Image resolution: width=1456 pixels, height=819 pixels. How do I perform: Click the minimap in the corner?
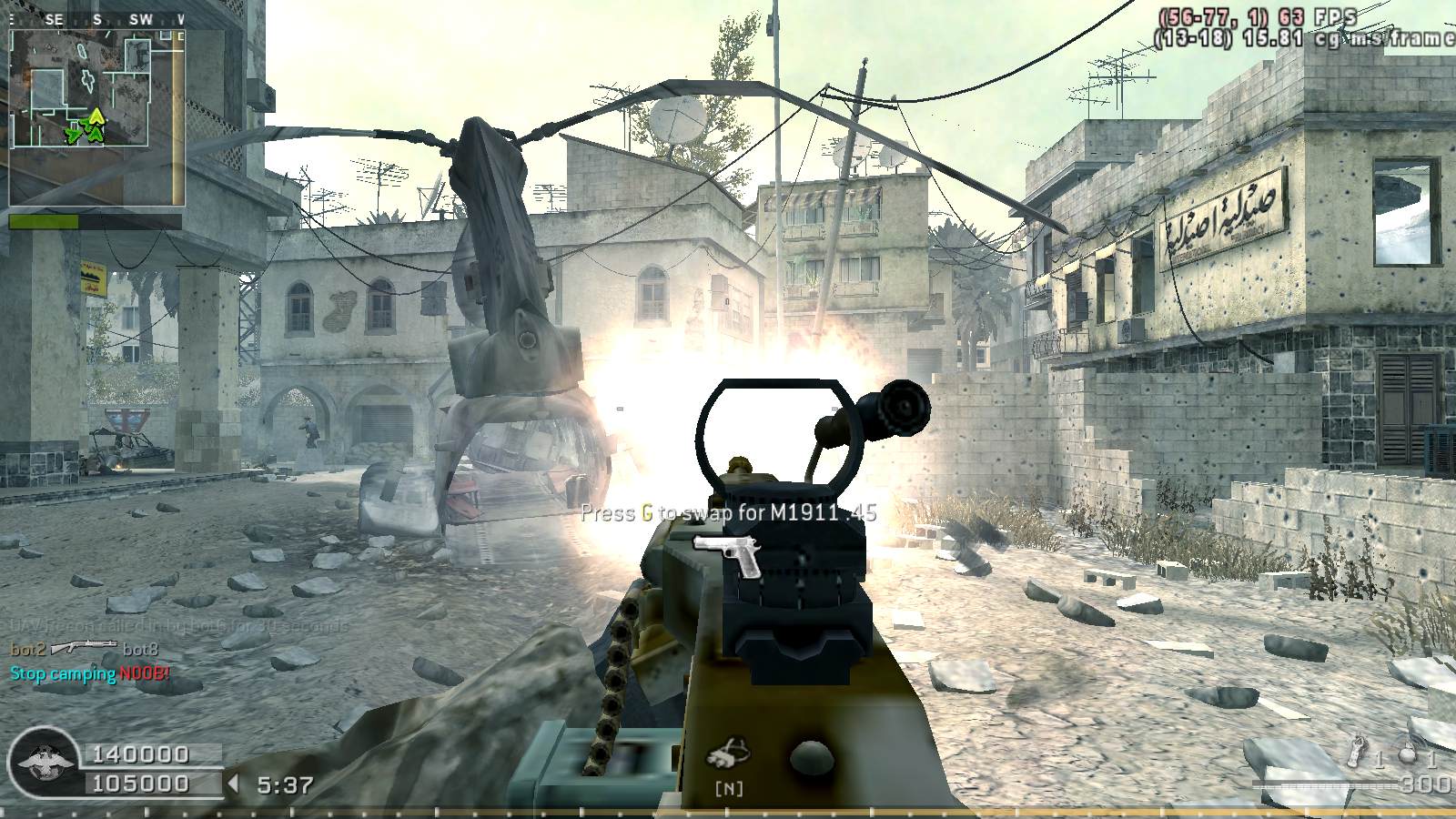tap(96, 116)
